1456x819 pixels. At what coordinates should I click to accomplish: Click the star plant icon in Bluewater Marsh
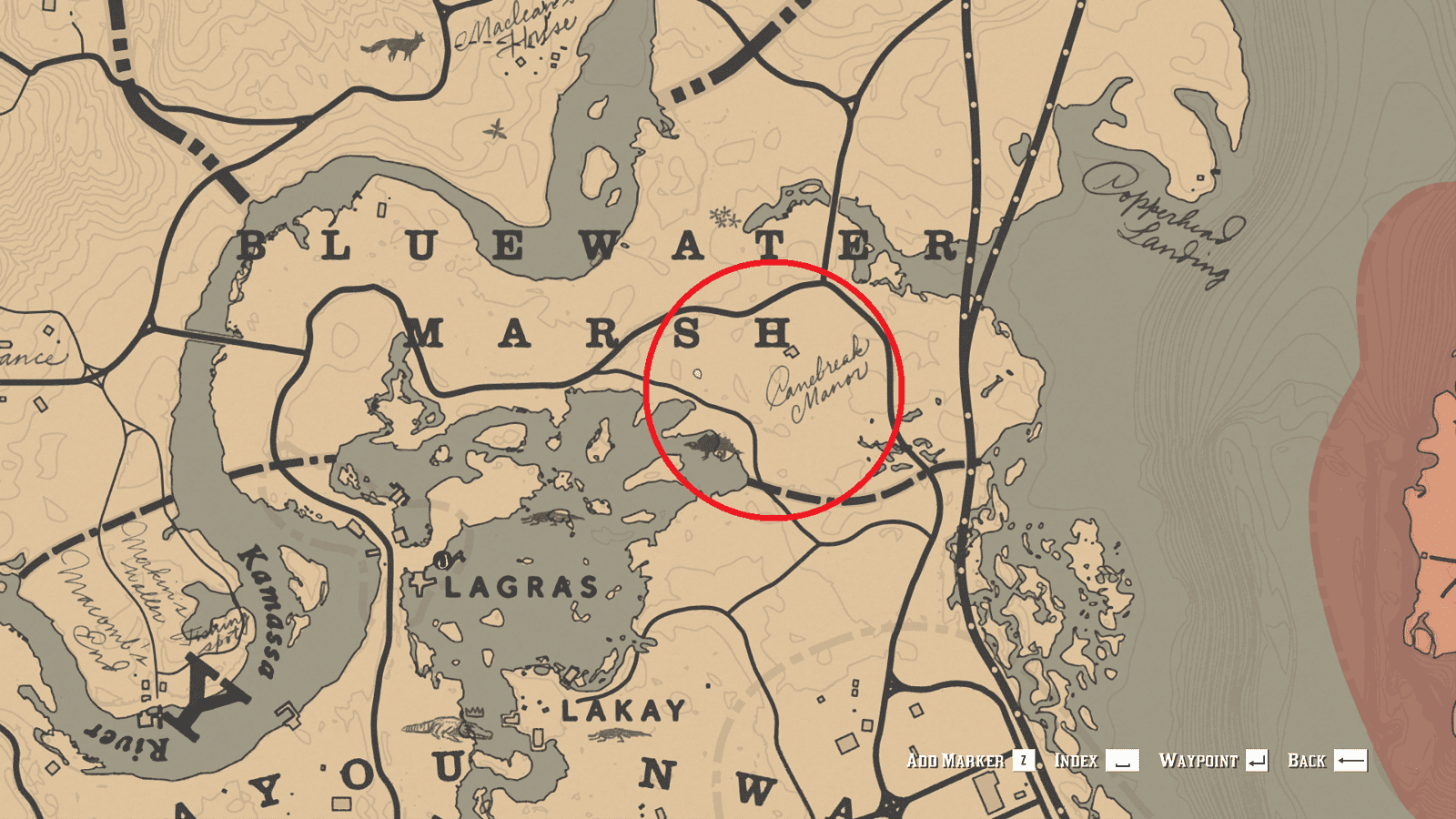[x=494, y=130]
